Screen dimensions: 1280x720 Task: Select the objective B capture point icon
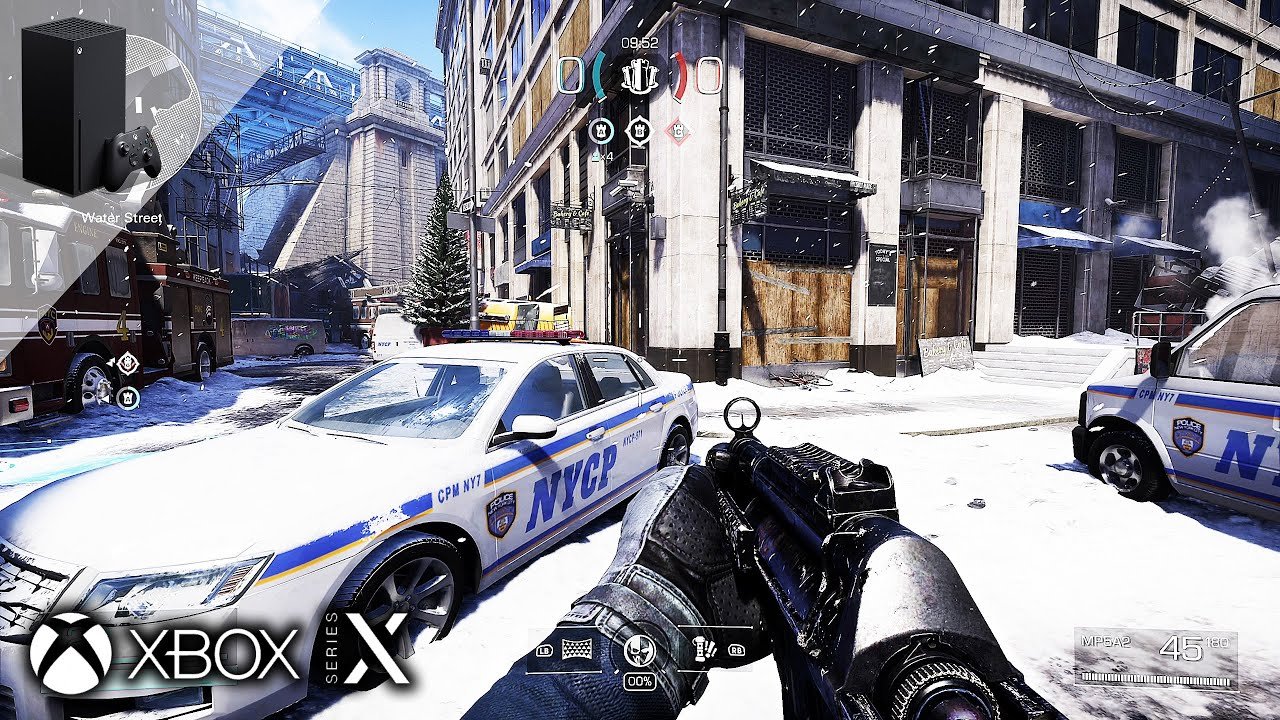click(639, 129)
